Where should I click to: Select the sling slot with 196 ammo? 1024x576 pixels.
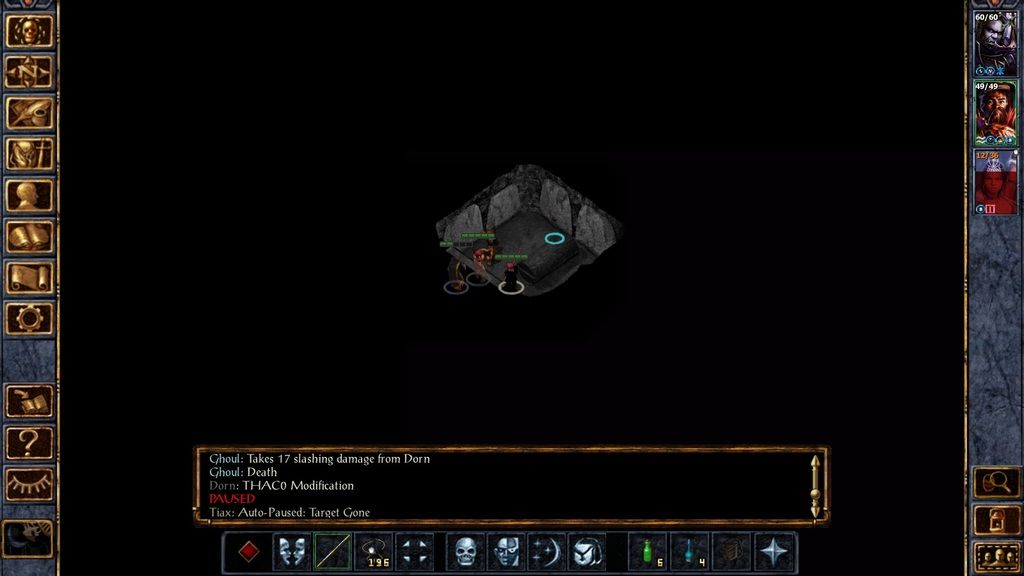click(374, 551)
